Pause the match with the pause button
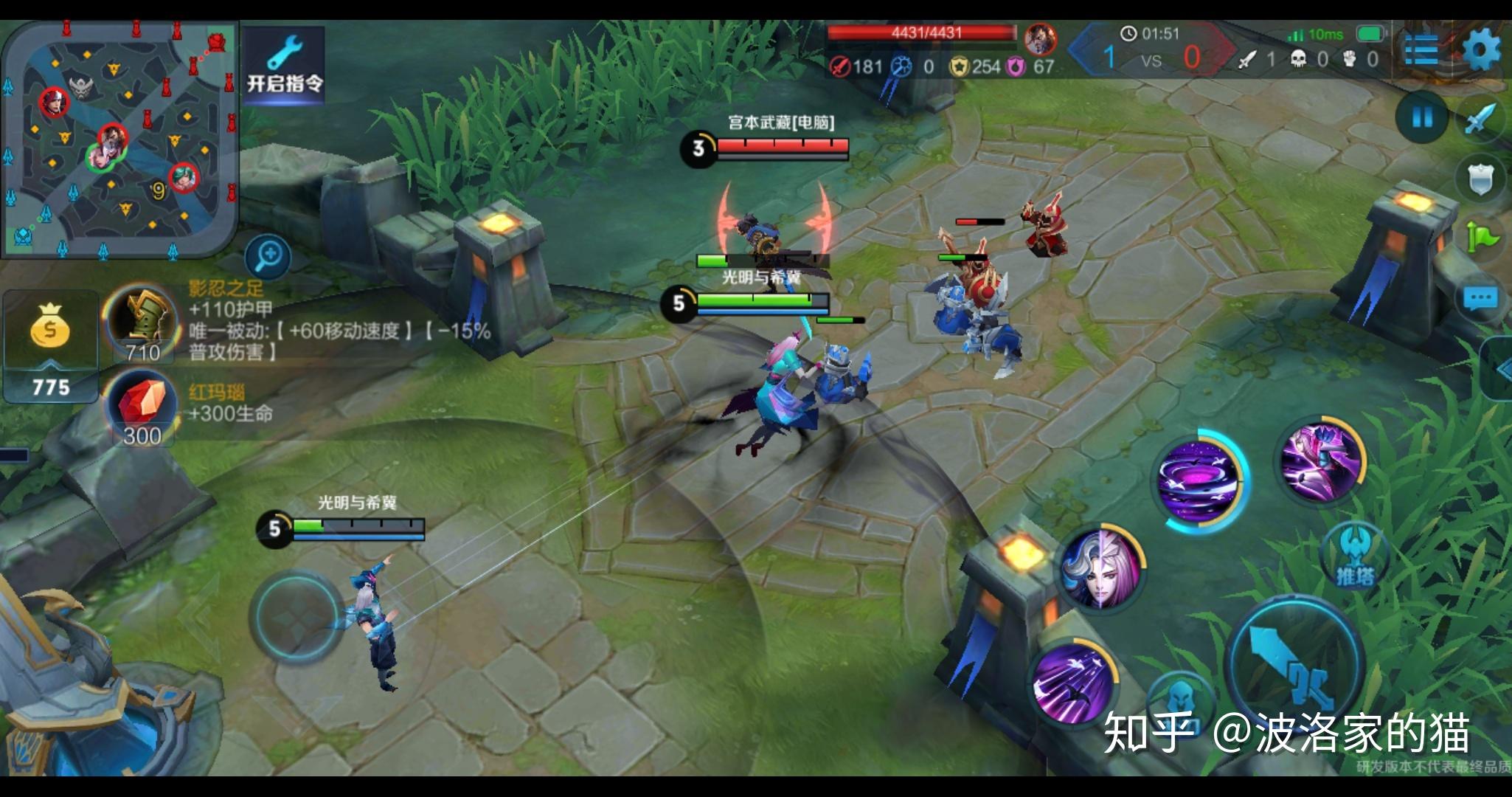The height and width of the screenshot is (797, 1512). tap(1422, 118)
